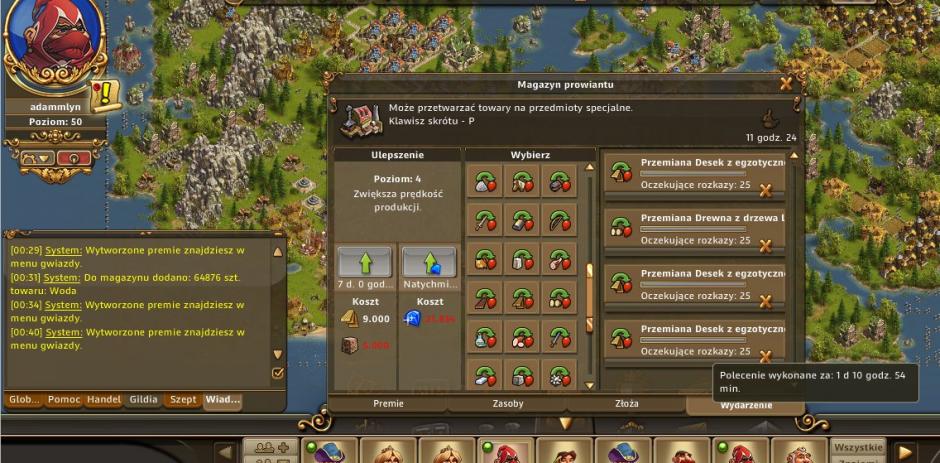
Task: Show all specialists with Wszystkie button
Action: click(x=858, y=448)
